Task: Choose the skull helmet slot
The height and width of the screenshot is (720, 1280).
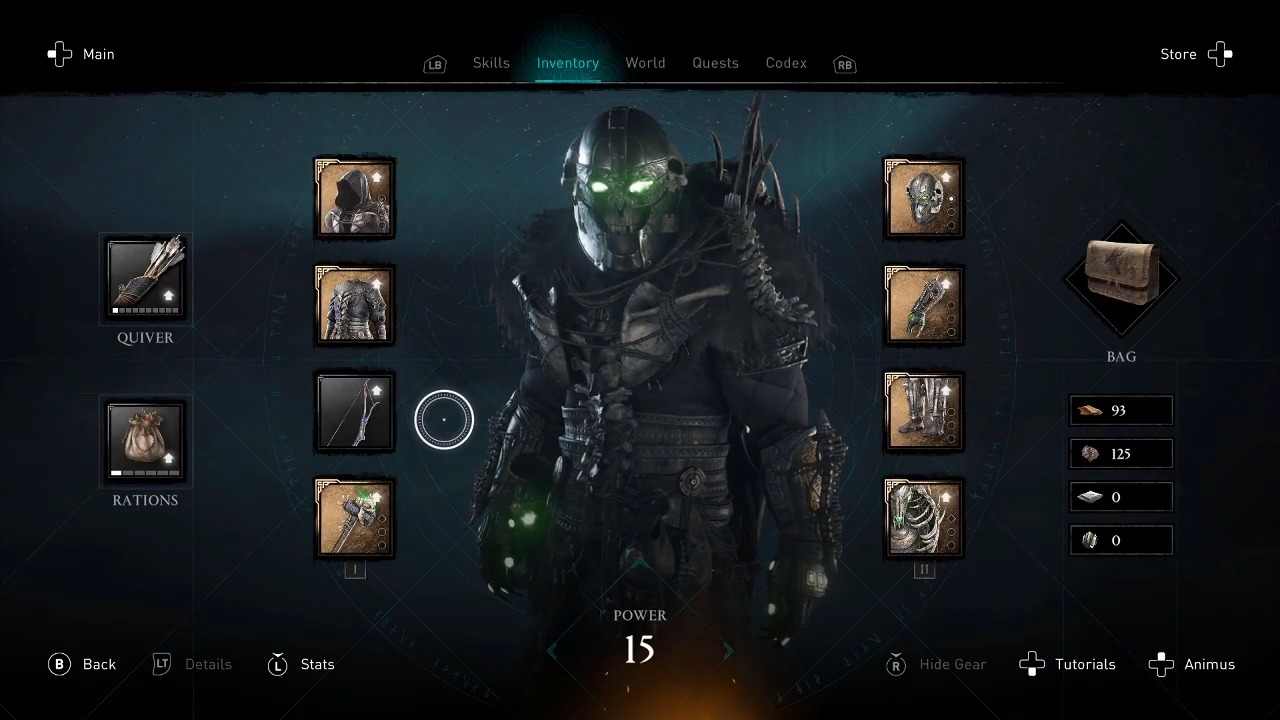Action: click(x=924, y=198)
